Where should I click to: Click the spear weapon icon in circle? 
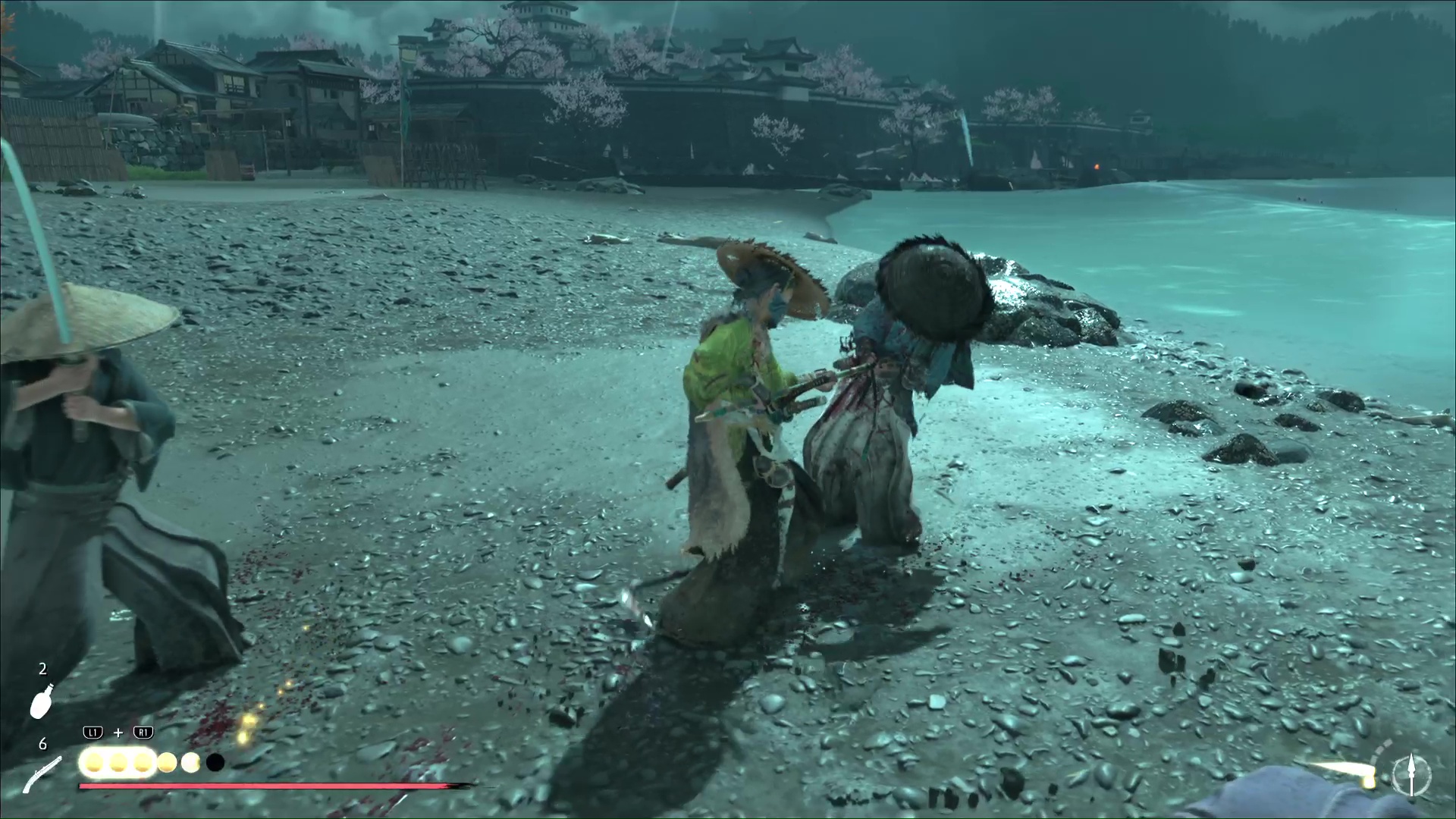coord(1411,775)
